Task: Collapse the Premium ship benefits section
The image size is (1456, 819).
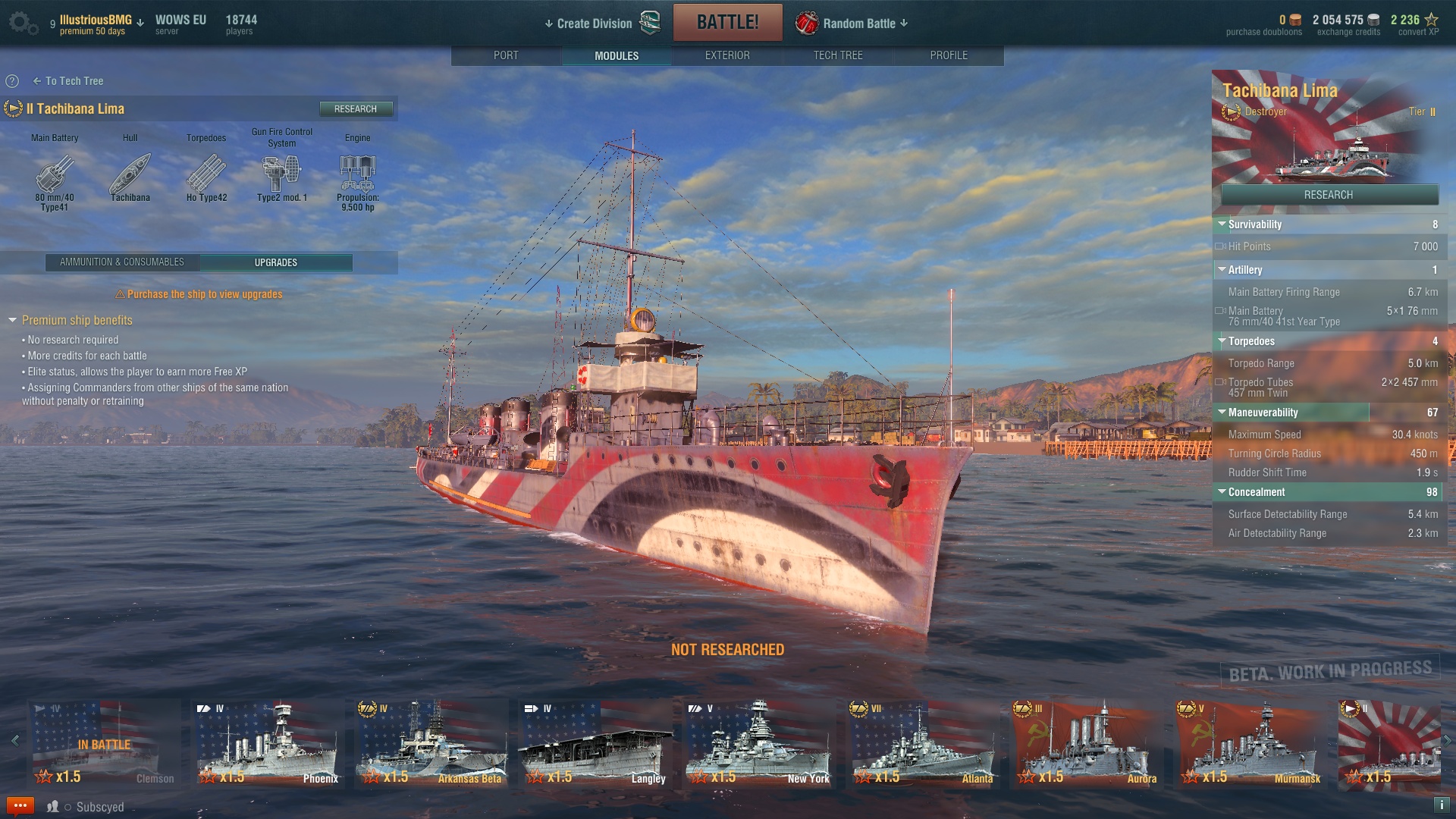Action: point(12,321)
